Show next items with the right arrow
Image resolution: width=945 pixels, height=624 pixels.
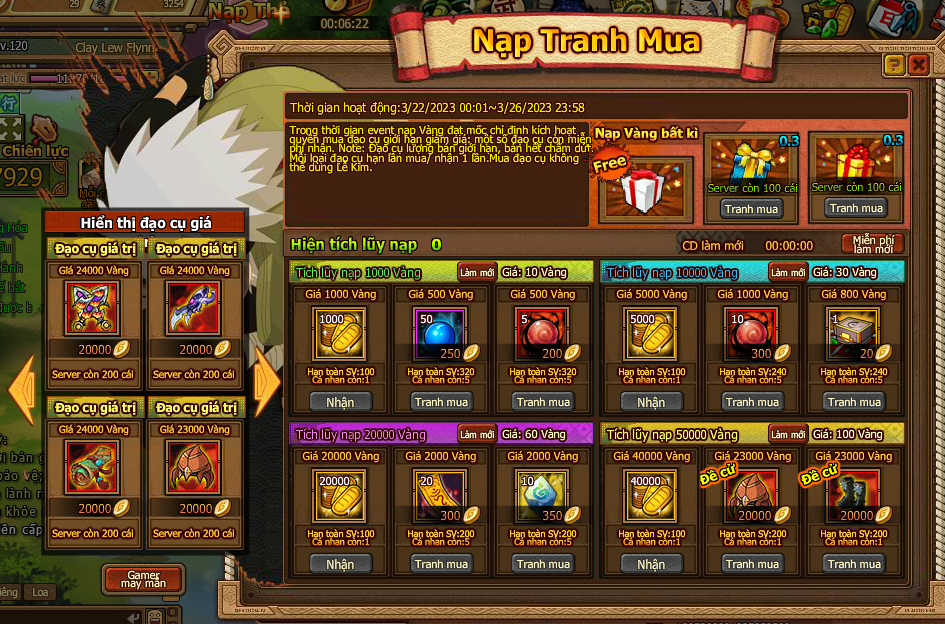266,381
